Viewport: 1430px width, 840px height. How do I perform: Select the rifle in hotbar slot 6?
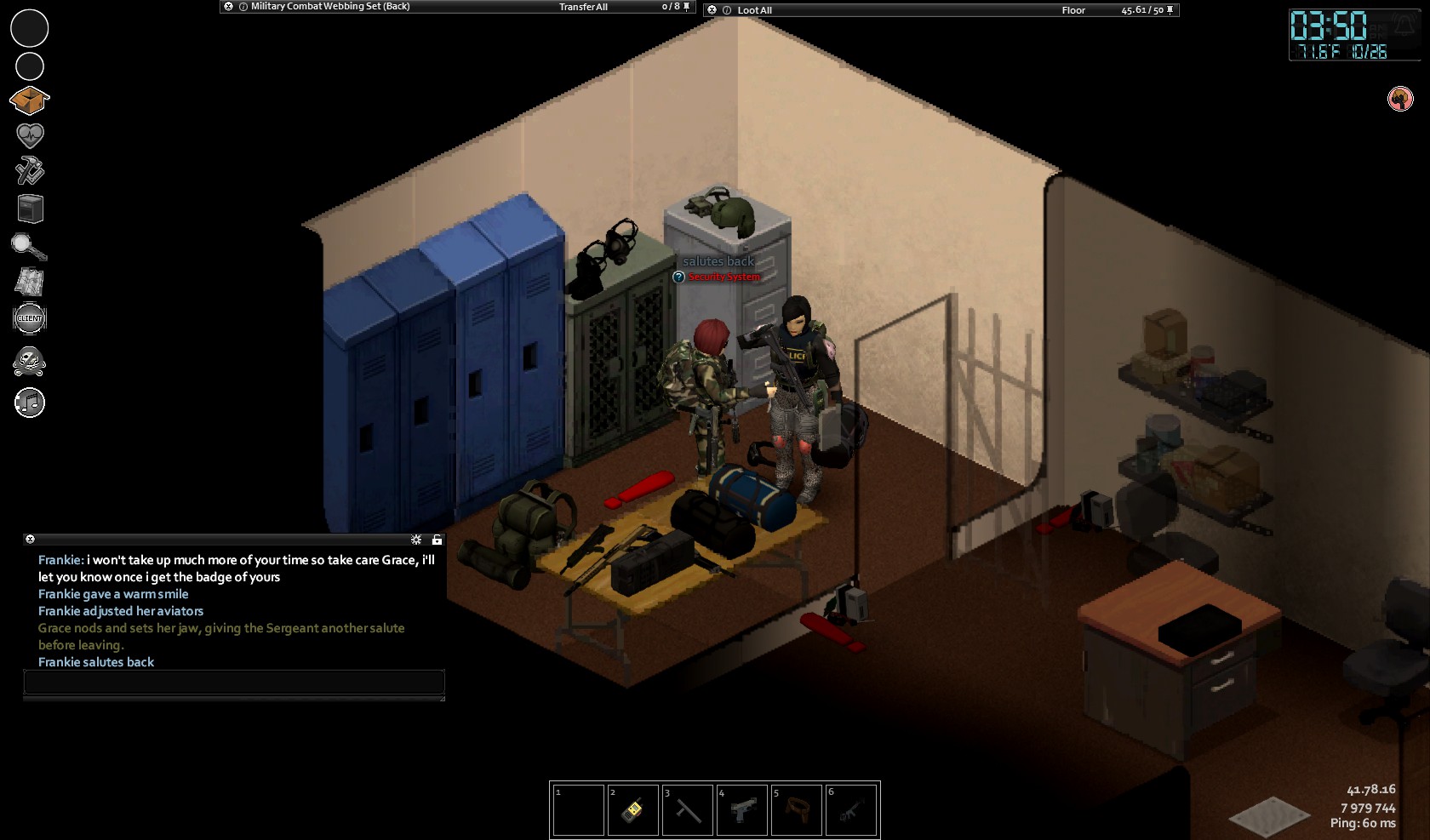(851, 810)
